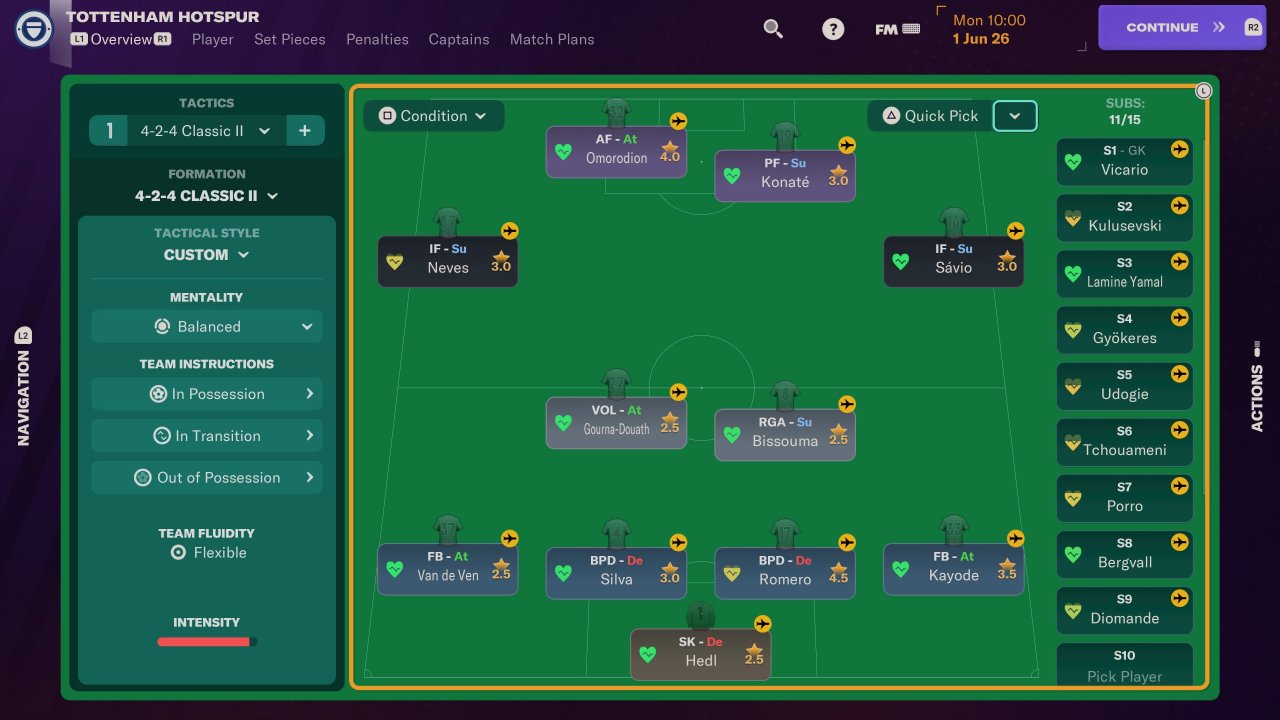
Task: Click the Quick Pick button
Action: (930, 116)
